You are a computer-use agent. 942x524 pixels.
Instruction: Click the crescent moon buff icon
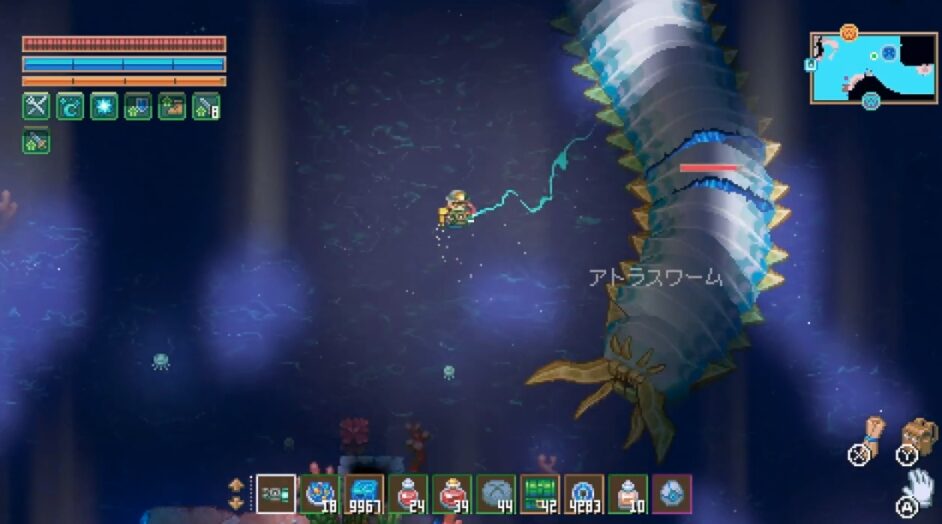(x=70, y=106)
